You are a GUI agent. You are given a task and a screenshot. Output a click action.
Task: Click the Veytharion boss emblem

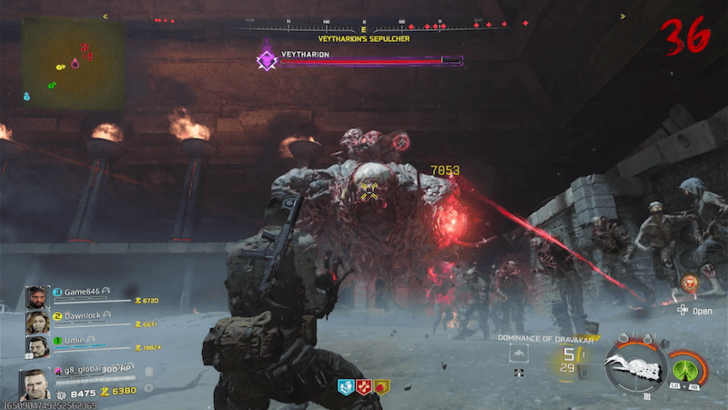[x=267, y=60]
